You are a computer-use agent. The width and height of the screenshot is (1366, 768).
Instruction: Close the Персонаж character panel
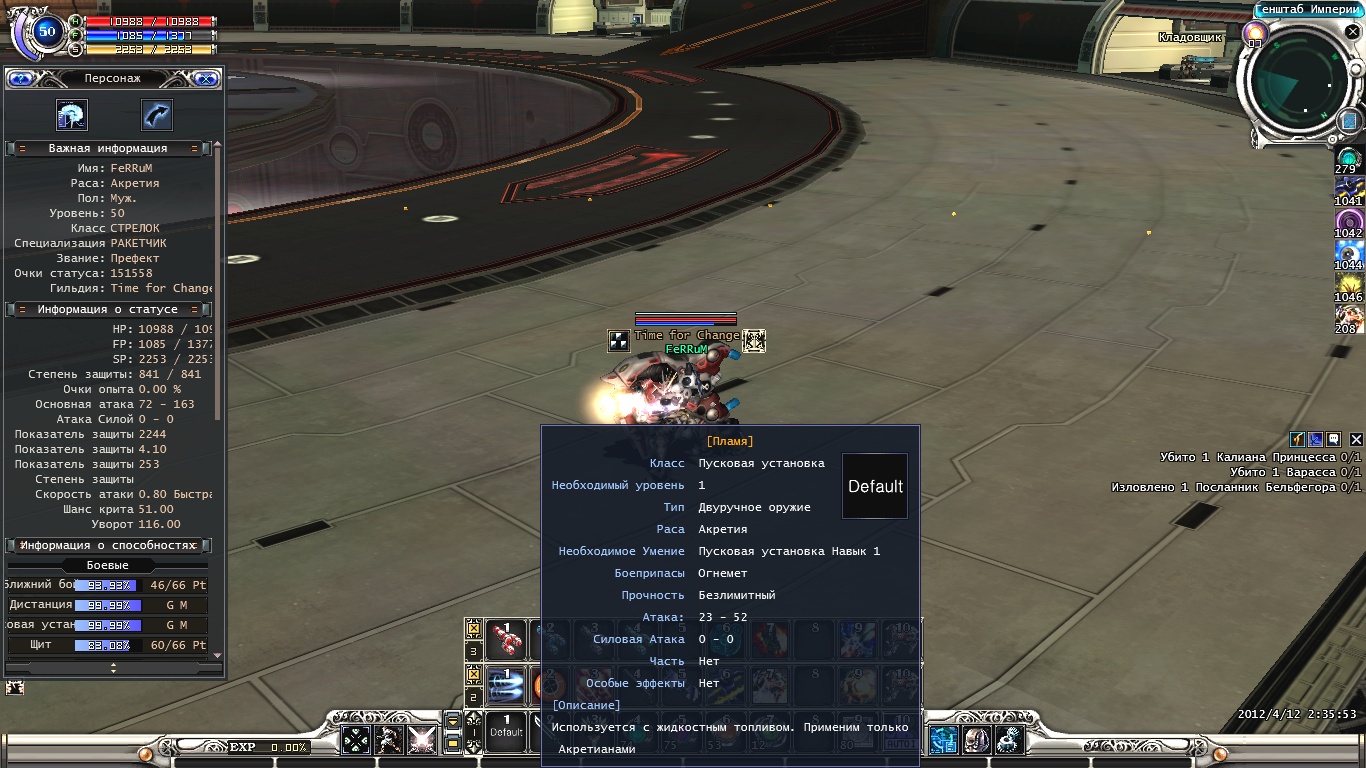point(206,78)
